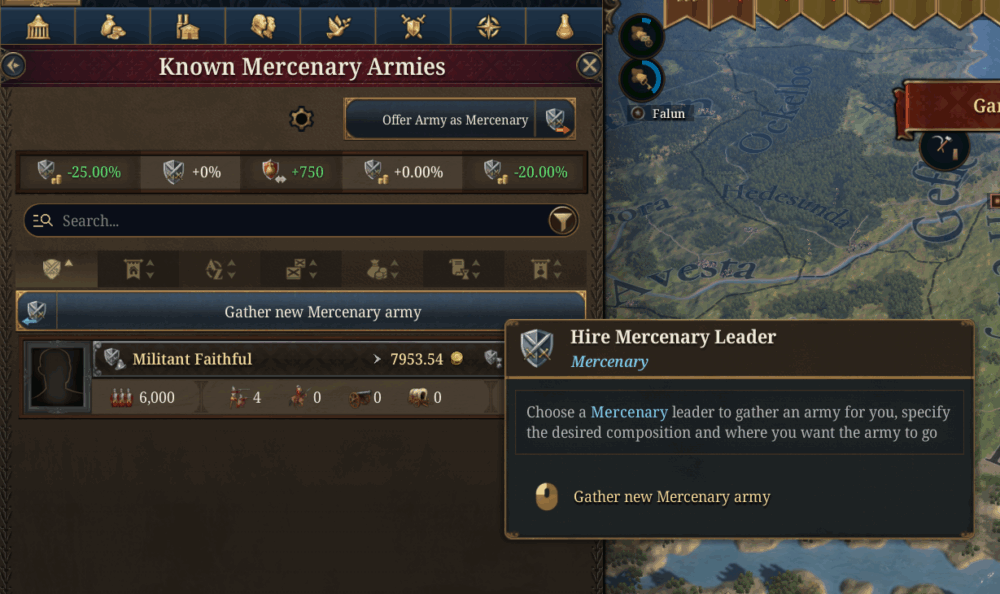Screen dimensions: 1000x594
Task: Sort mercenaries by money bag cost
Action: coord(382,269)
